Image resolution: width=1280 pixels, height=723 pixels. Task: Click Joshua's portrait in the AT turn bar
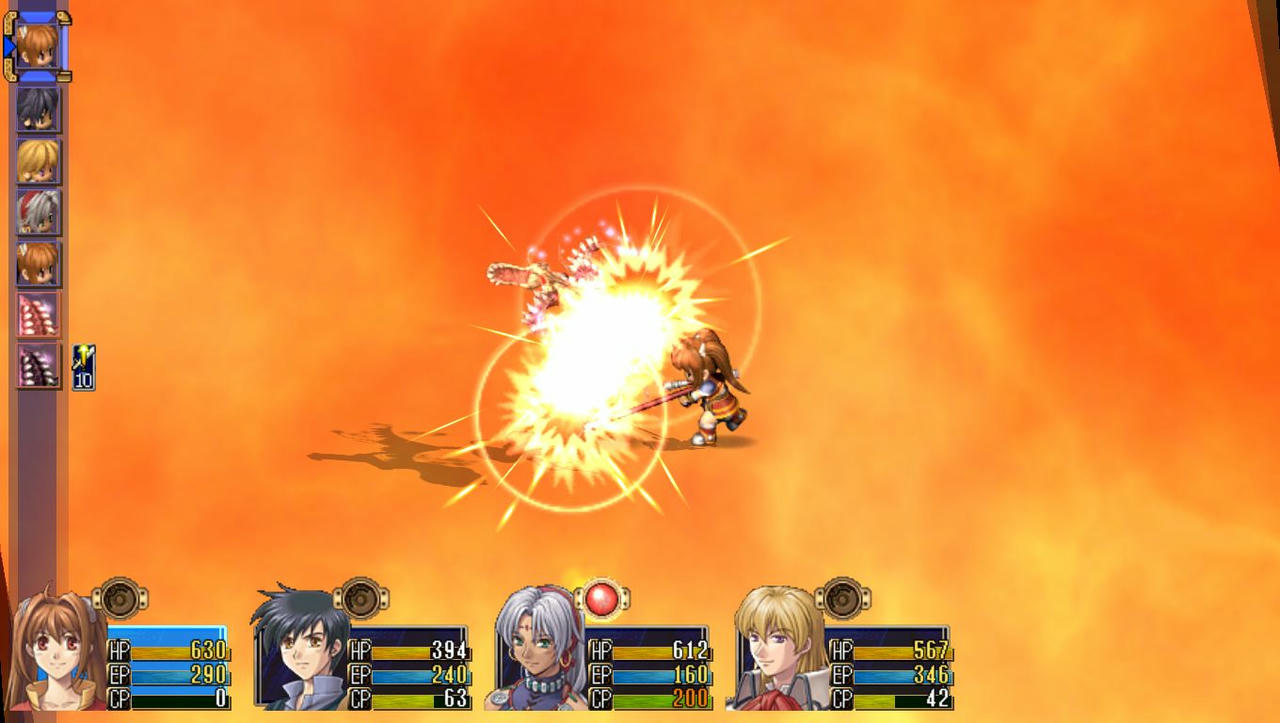point(38,108)
